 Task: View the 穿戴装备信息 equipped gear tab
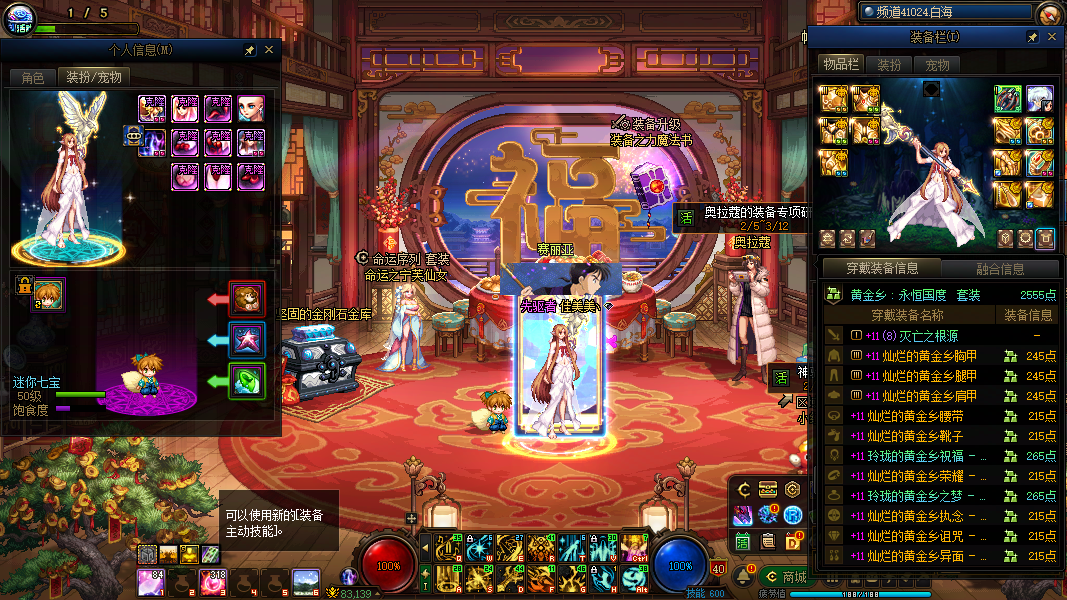point(881,268)
